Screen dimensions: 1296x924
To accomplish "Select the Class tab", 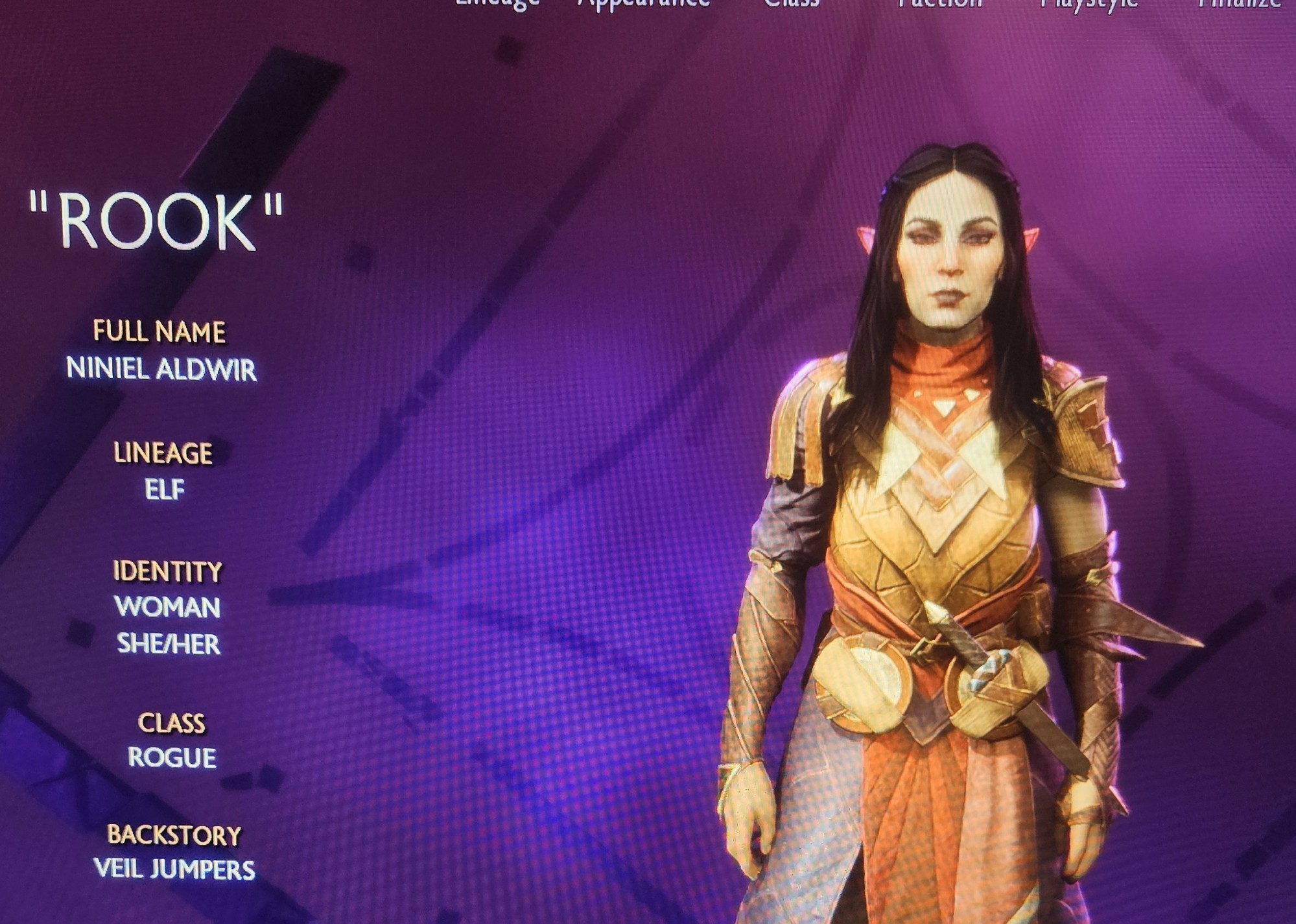I will (x=792, y=3).
